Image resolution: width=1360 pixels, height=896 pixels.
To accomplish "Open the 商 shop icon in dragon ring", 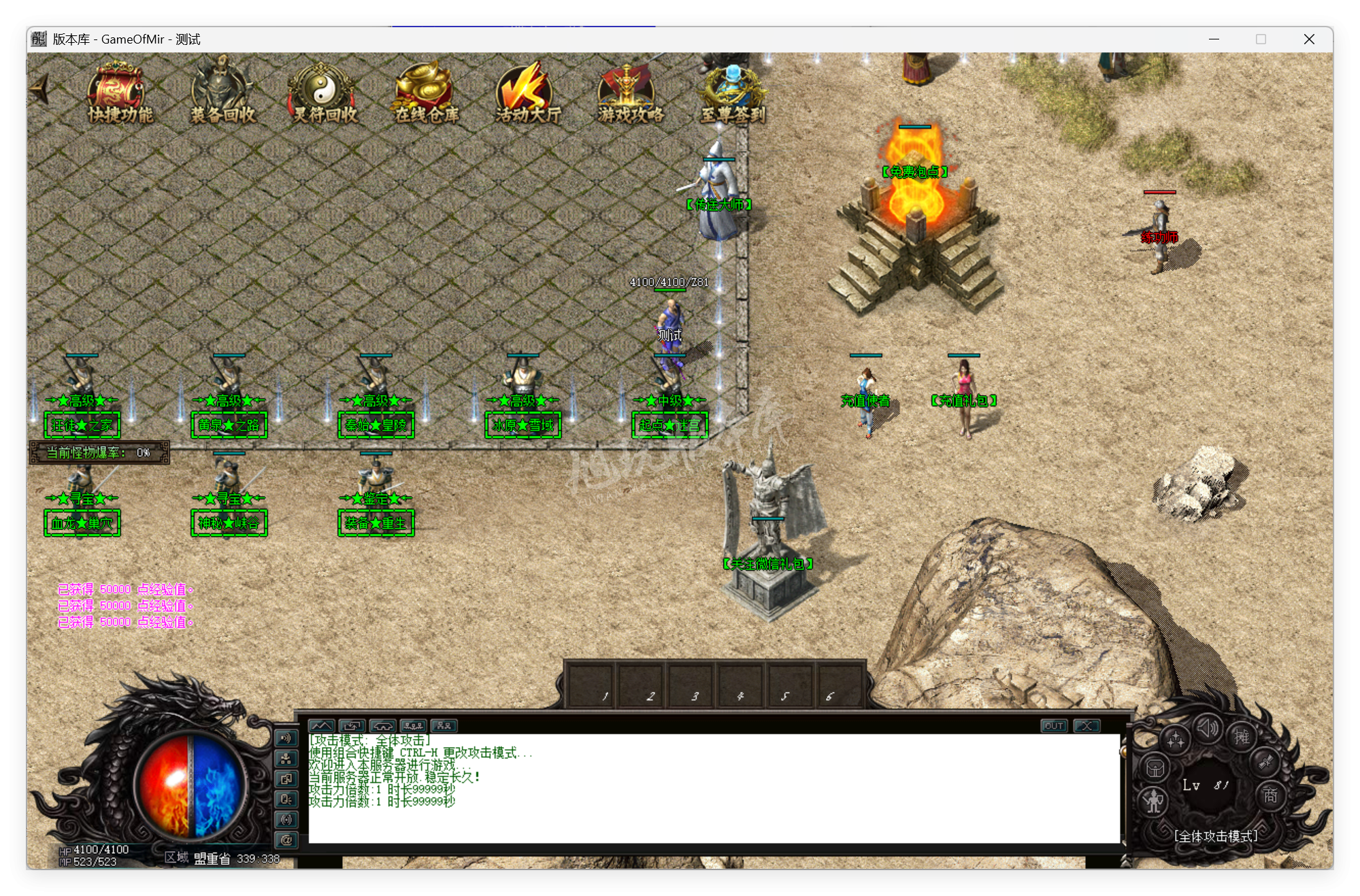I will click(1270, 795).
